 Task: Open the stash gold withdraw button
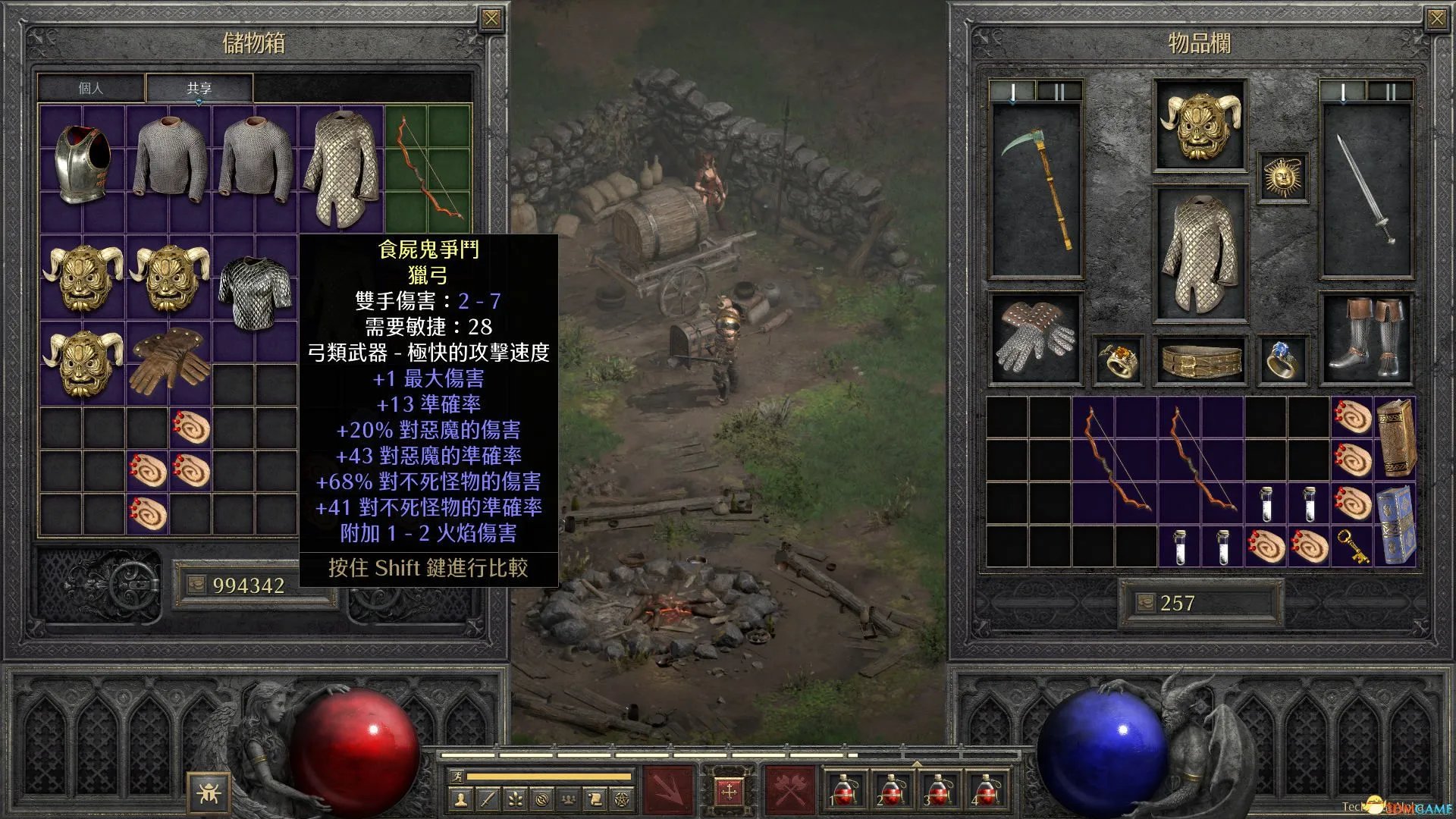coord(196,585)
